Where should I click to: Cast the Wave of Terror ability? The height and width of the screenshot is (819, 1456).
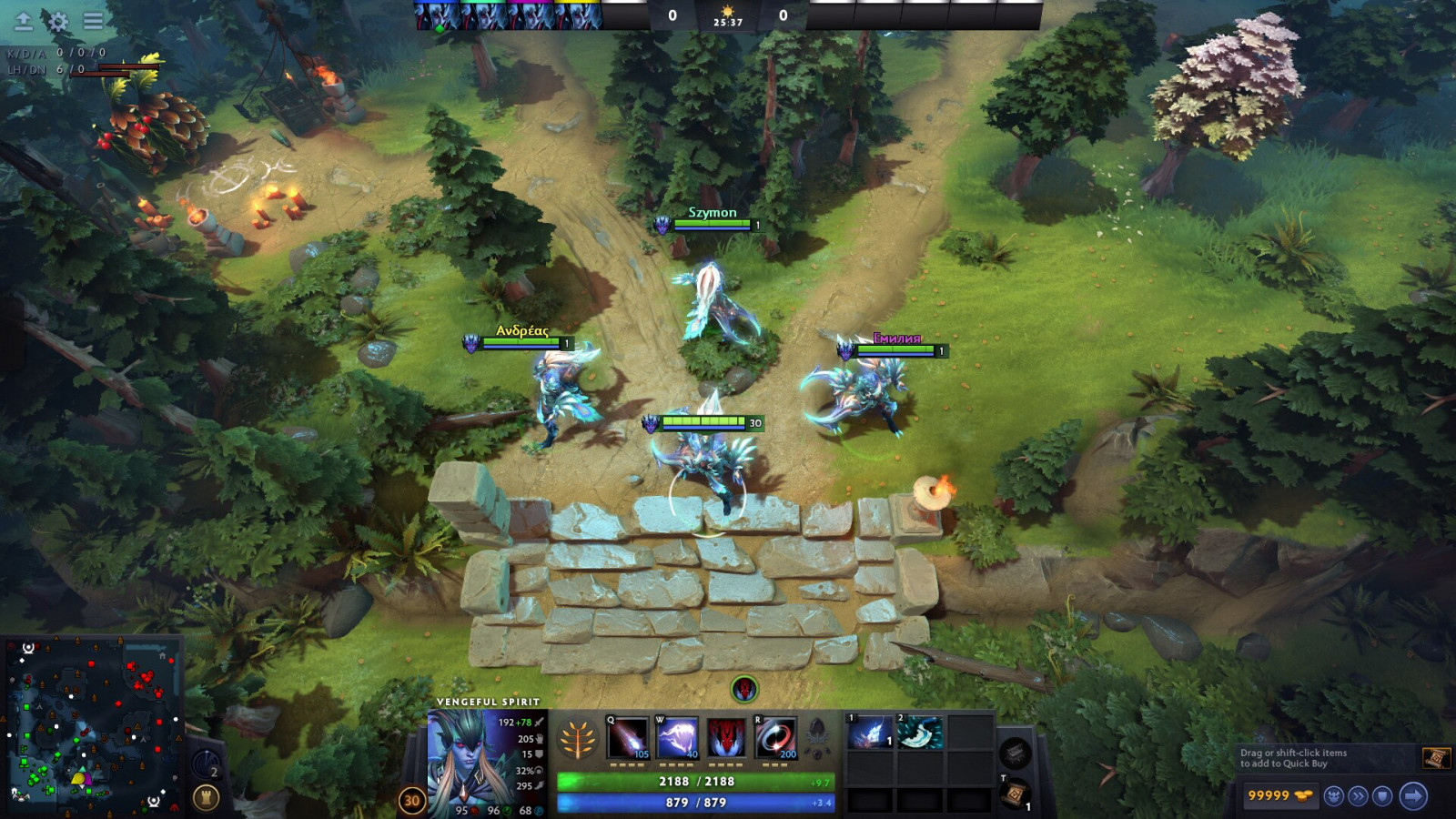click(677, 738)
